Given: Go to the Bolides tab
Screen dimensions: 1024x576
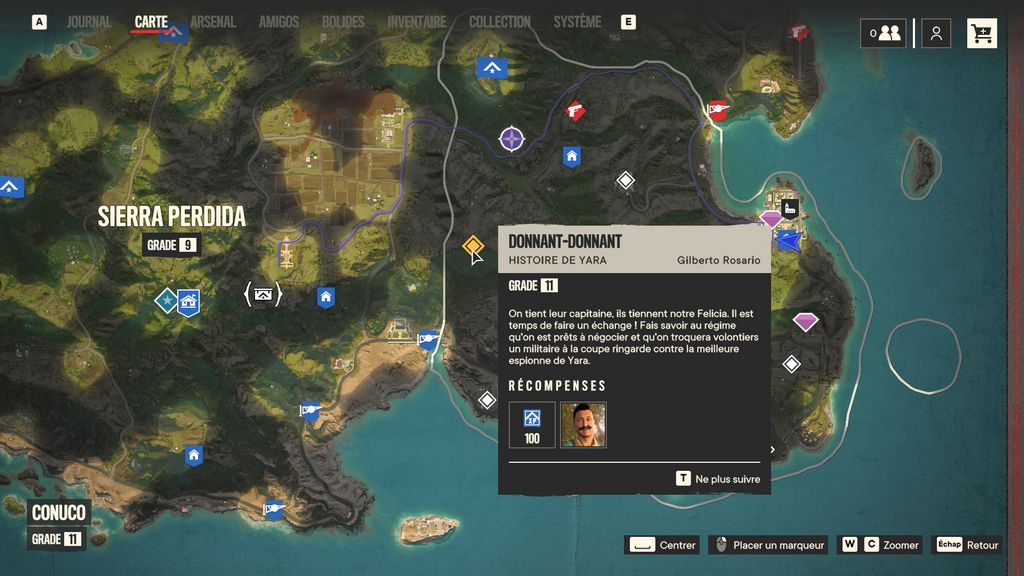Looking at the screenshot, I should pyautogui.click(x=343, y=22).
